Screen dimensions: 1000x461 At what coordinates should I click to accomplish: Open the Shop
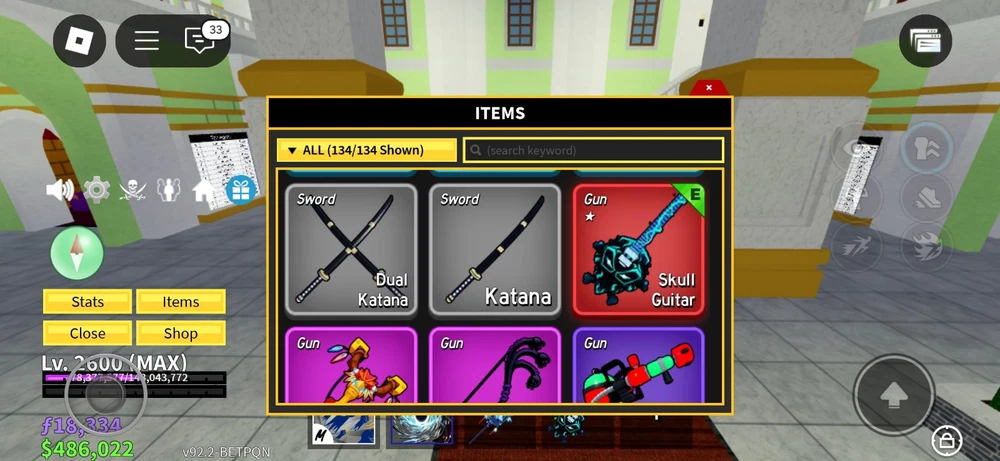coord(181,334)
